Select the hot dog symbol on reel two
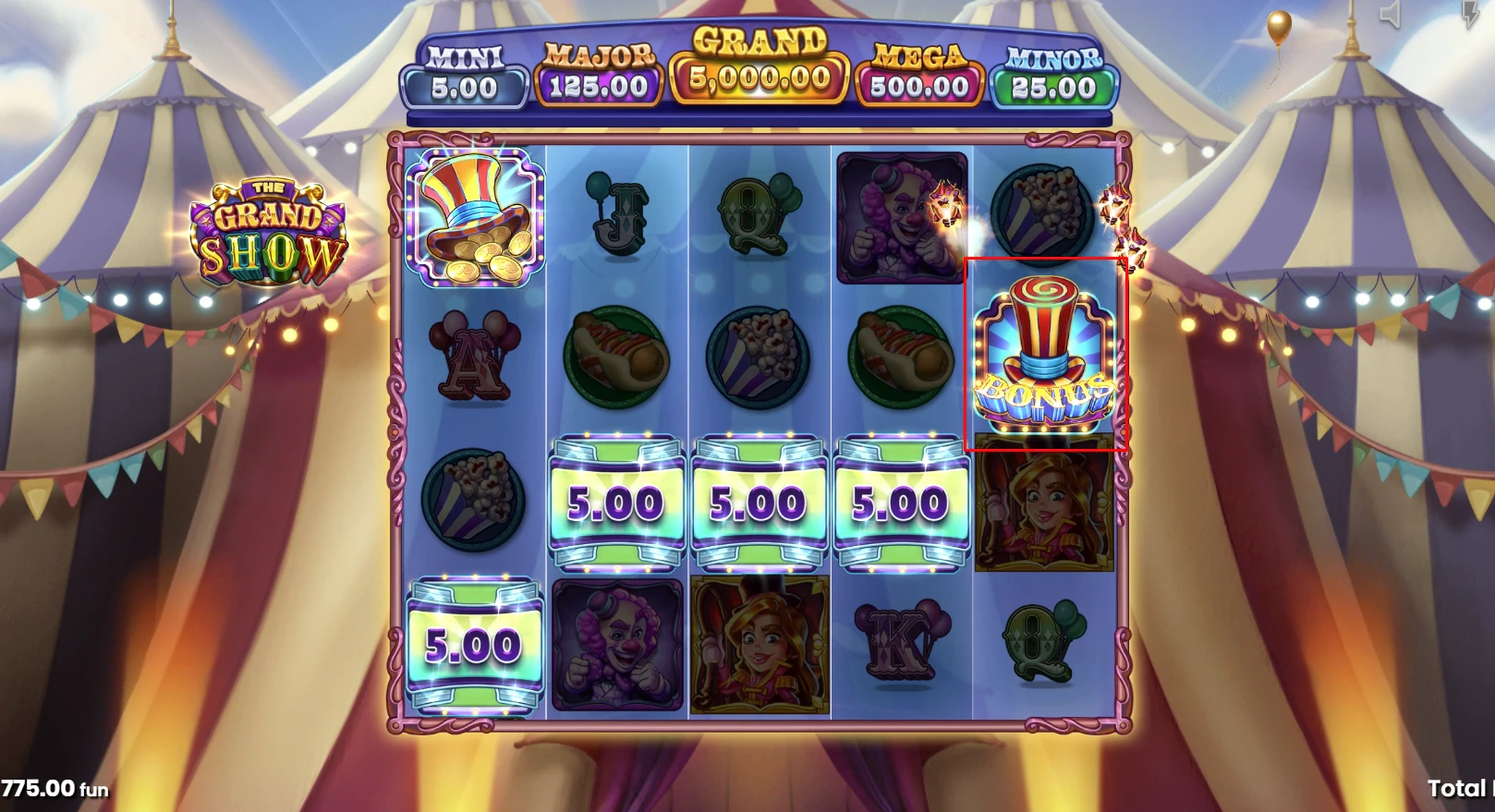 click(615, 356)
